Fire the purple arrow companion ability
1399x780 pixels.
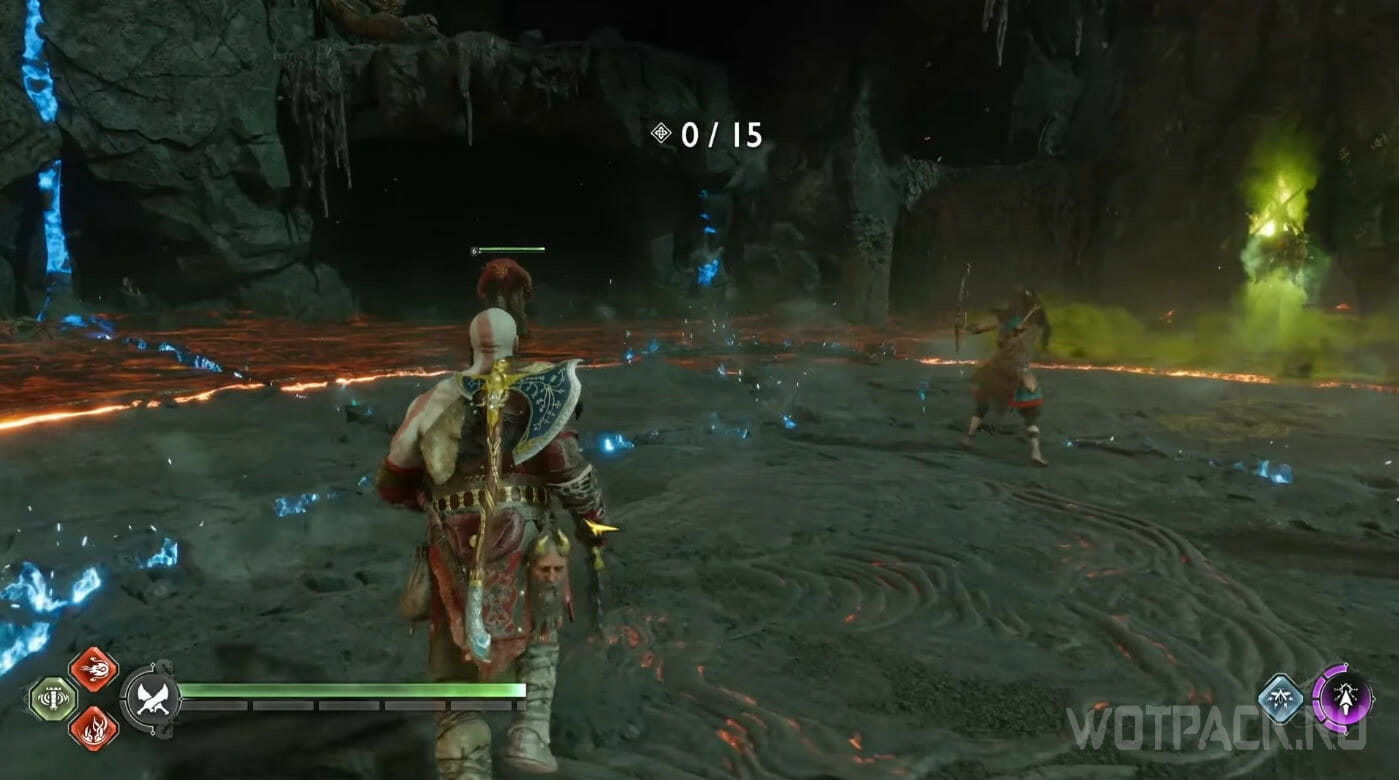click(x=1341, y=696)
